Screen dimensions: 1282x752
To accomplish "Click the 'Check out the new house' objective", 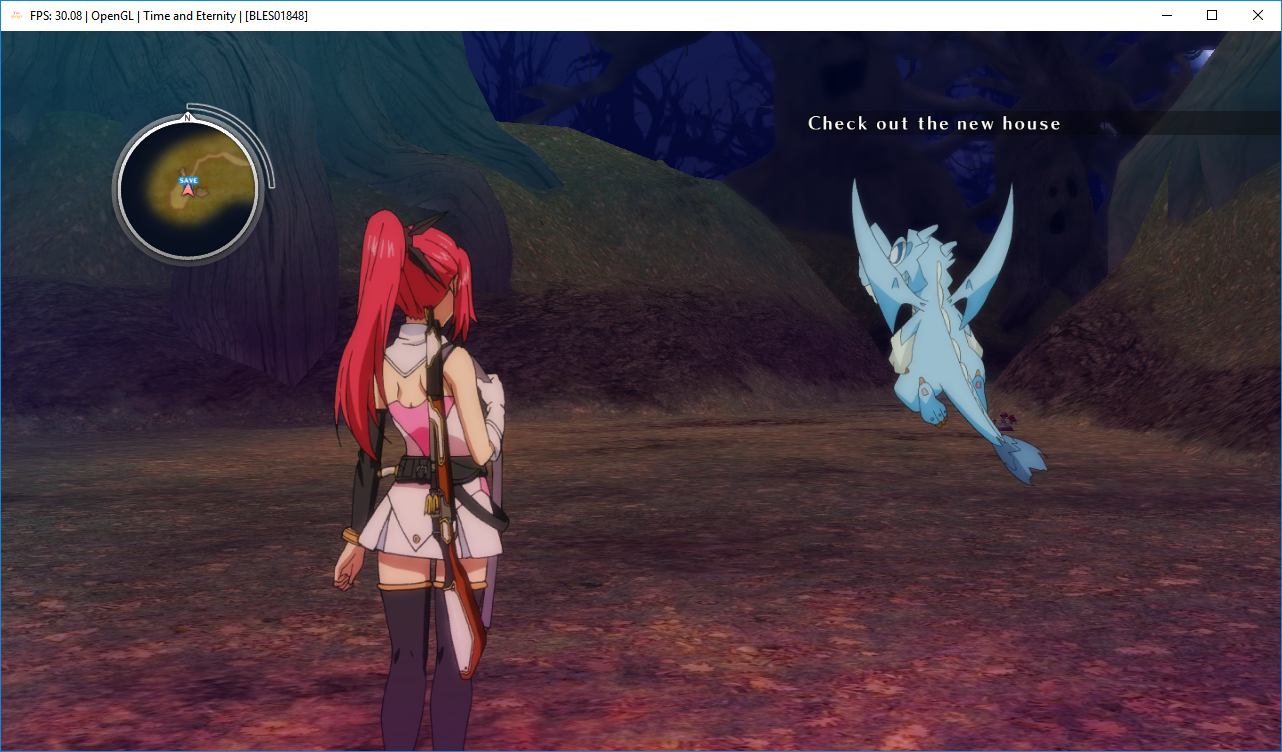I will (934, 124).
